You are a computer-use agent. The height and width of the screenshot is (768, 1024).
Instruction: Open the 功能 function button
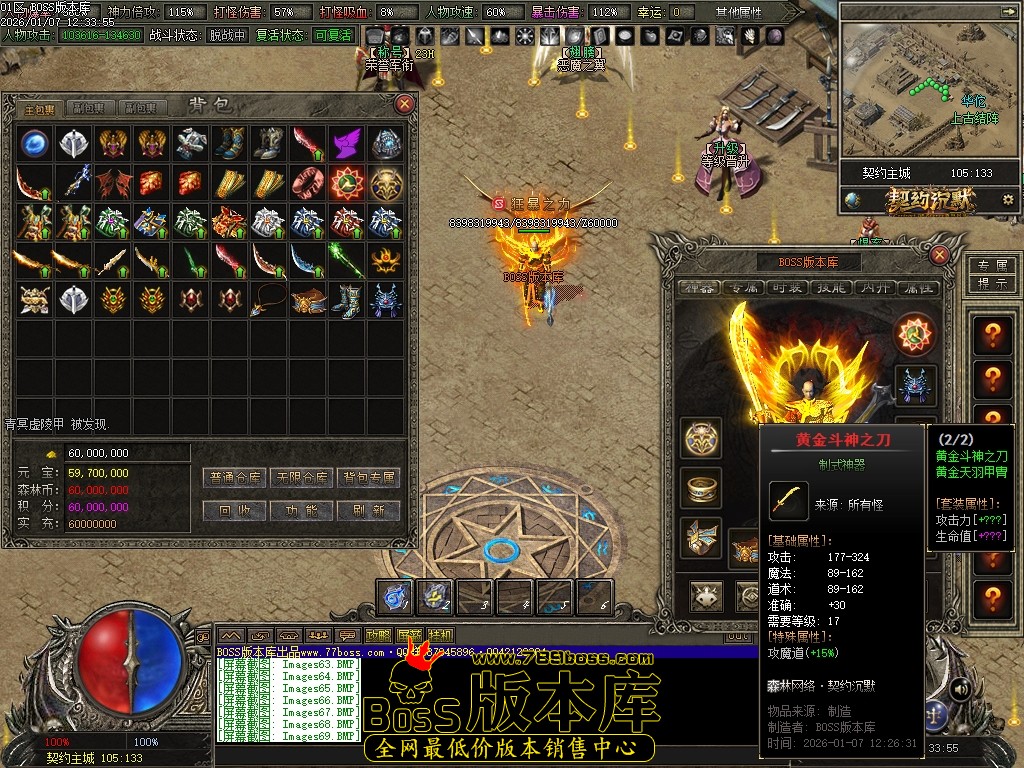pos(304,510)
